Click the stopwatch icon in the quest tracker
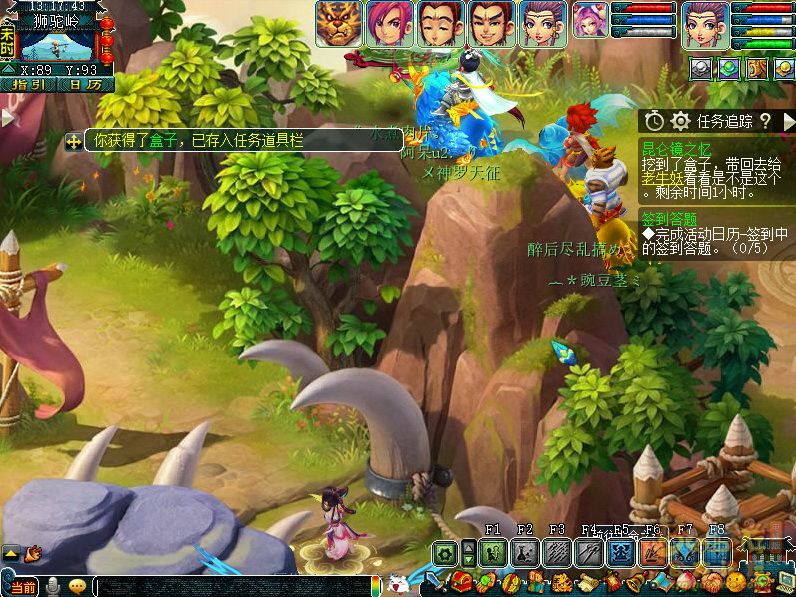796x597 pixels. [x=654, y=121]
